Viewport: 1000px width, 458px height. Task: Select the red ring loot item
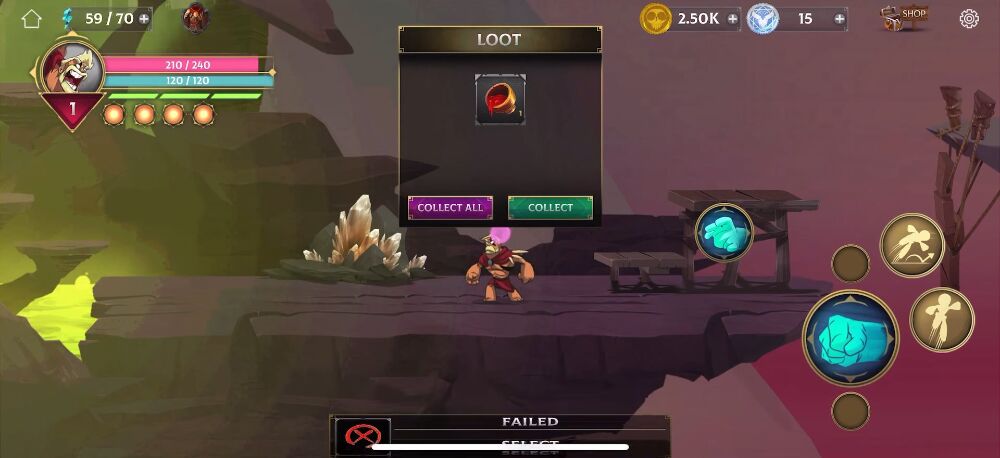pos(500,99)
